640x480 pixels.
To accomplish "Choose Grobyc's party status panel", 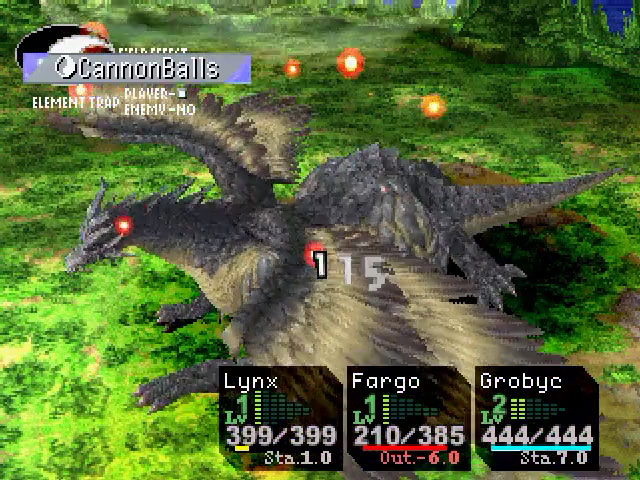I will [536, 417].
